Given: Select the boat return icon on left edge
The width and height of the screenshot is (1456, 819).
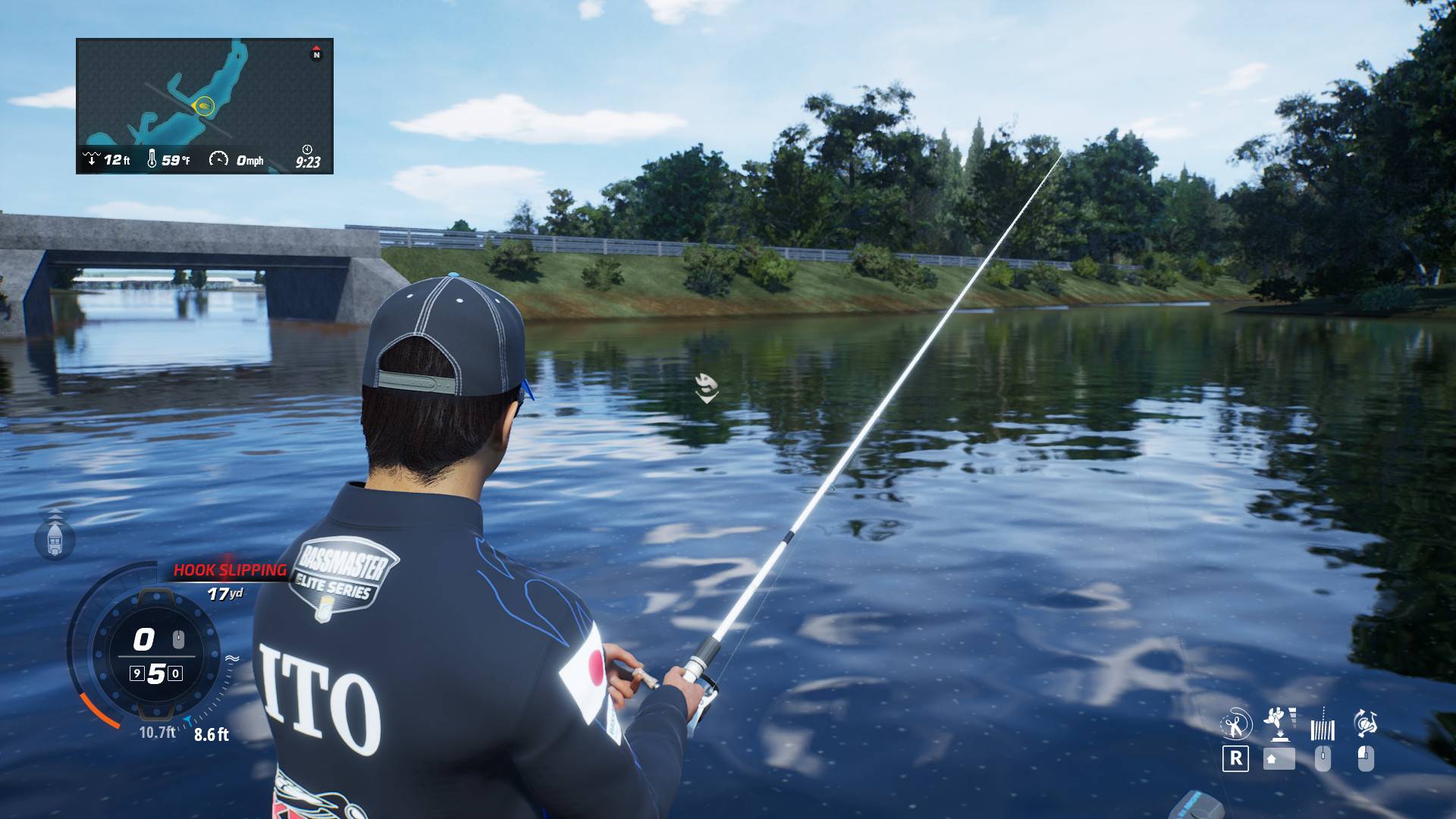Looking at the screenshot, I should [x=54, y=540].
